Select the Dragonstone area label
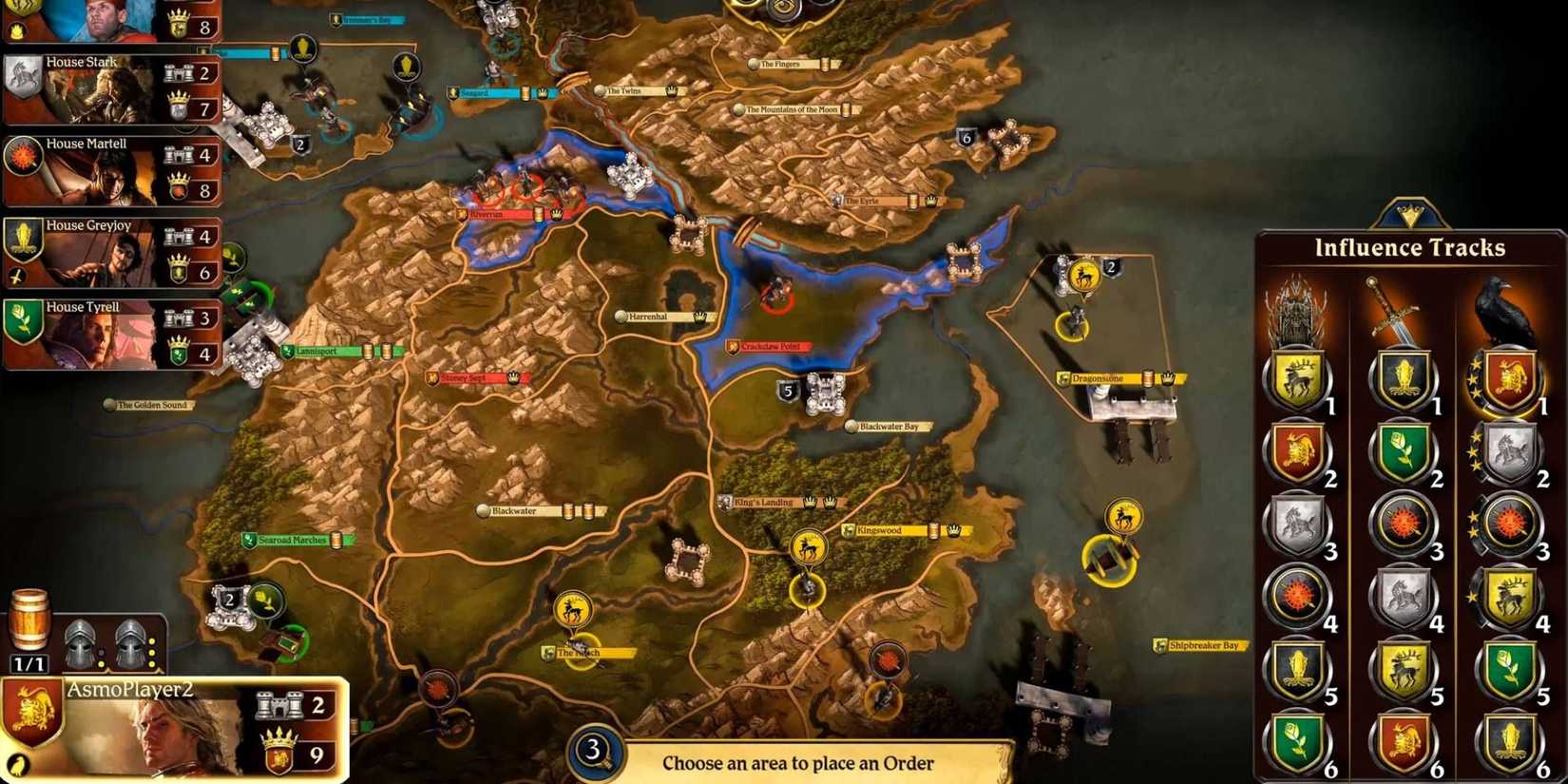This screenshot has width=1568, height=784. click(1102, 377)
